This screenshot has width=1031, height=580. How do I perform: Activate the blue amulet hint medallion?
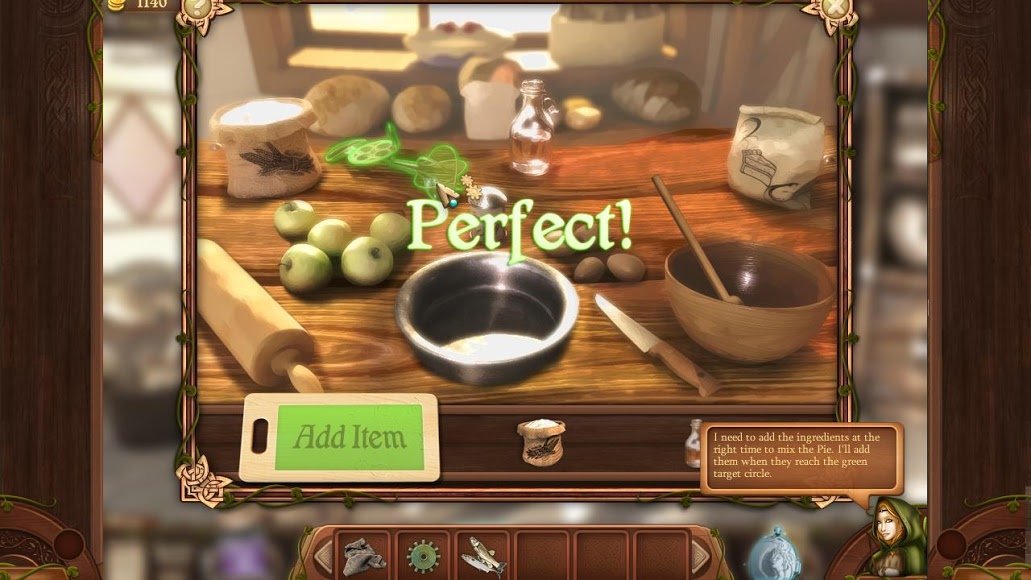[x=776, y=553]
